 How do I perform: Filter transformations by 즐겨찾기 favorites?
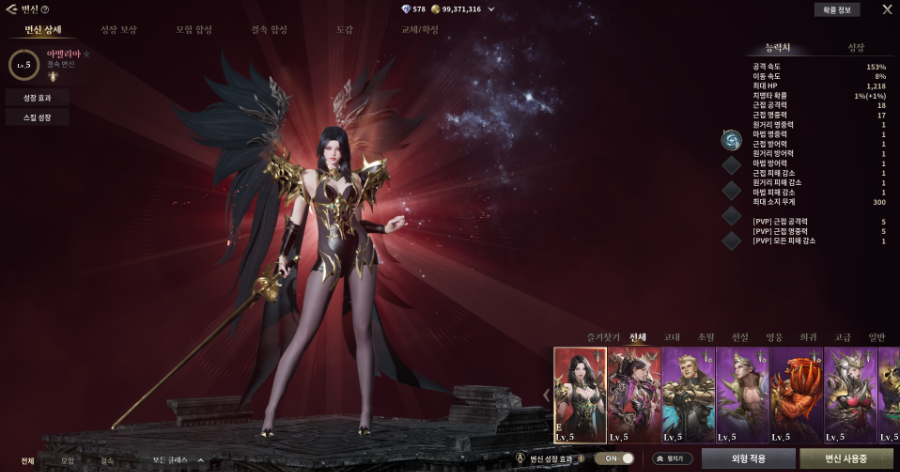pyautogui.click(x=602, y=337)
